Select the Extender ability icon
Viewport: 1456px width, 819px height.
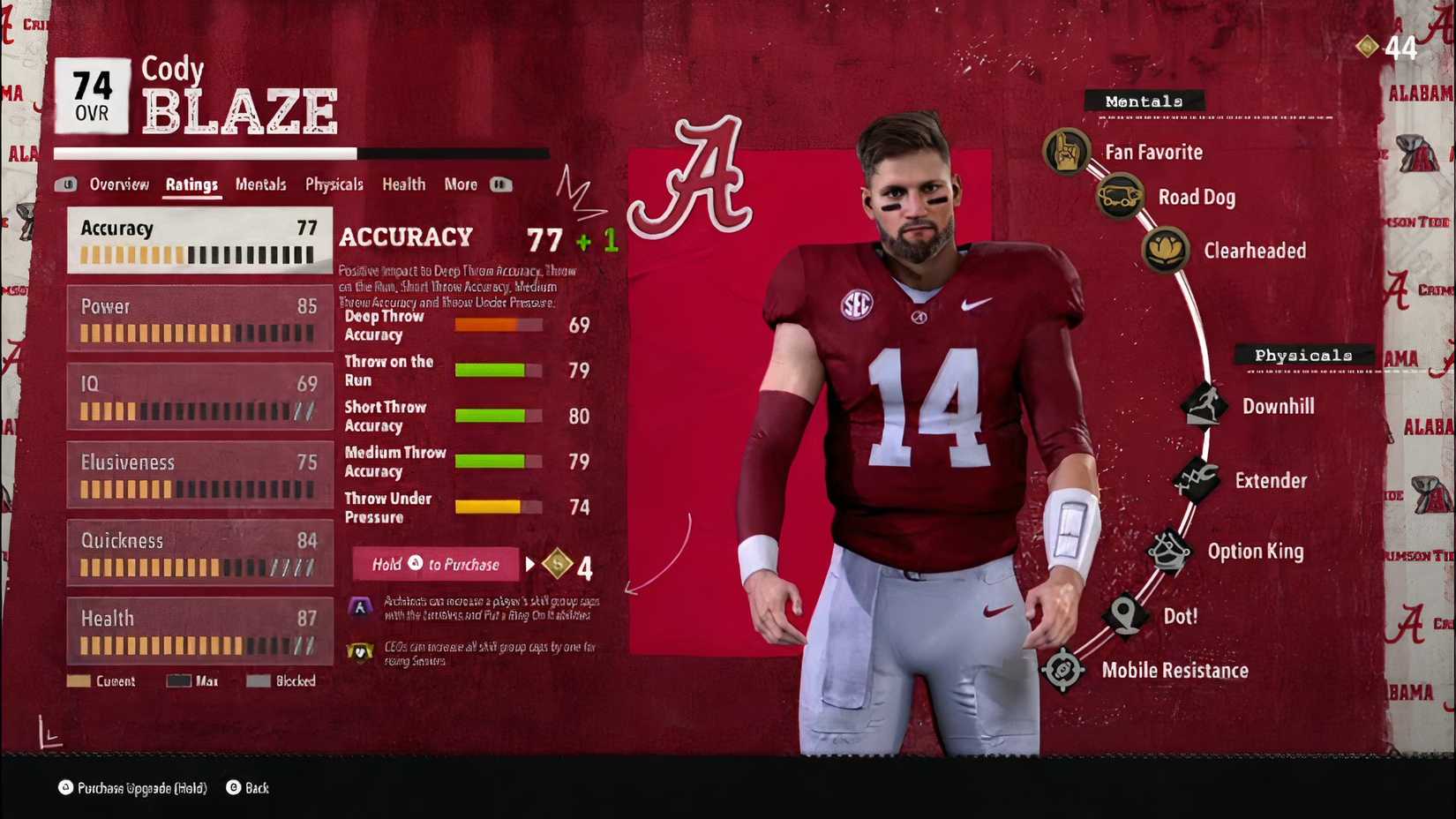pos(1197,479)
